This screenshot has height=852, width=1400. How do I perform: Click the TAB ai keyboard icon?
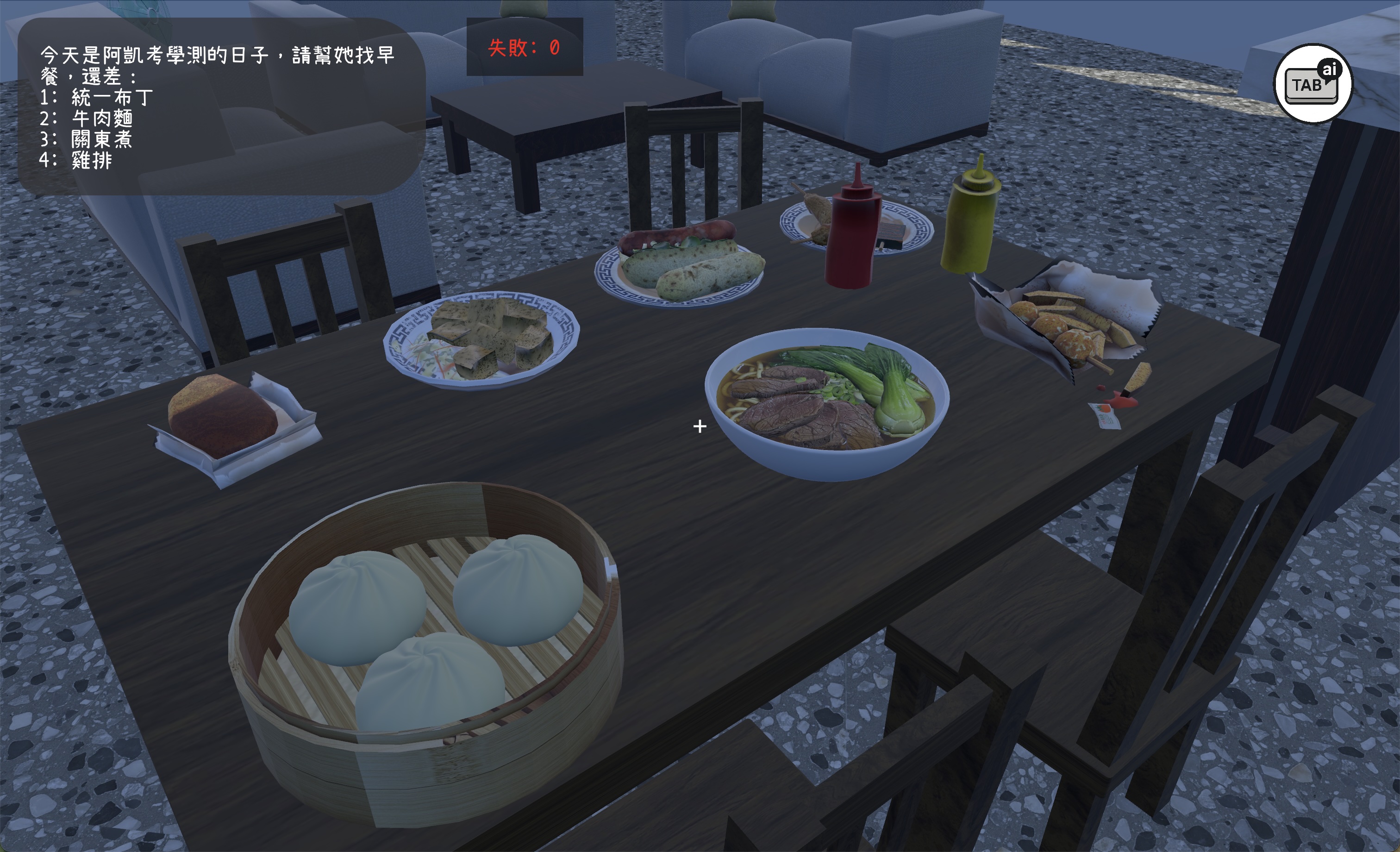[1313, 84]
